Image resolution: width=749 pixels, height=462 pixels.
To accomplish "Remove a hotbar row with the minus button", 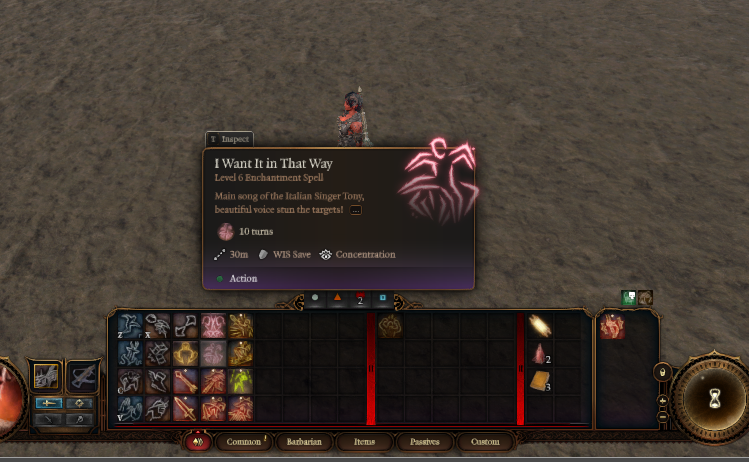I will tap(661, 414).
